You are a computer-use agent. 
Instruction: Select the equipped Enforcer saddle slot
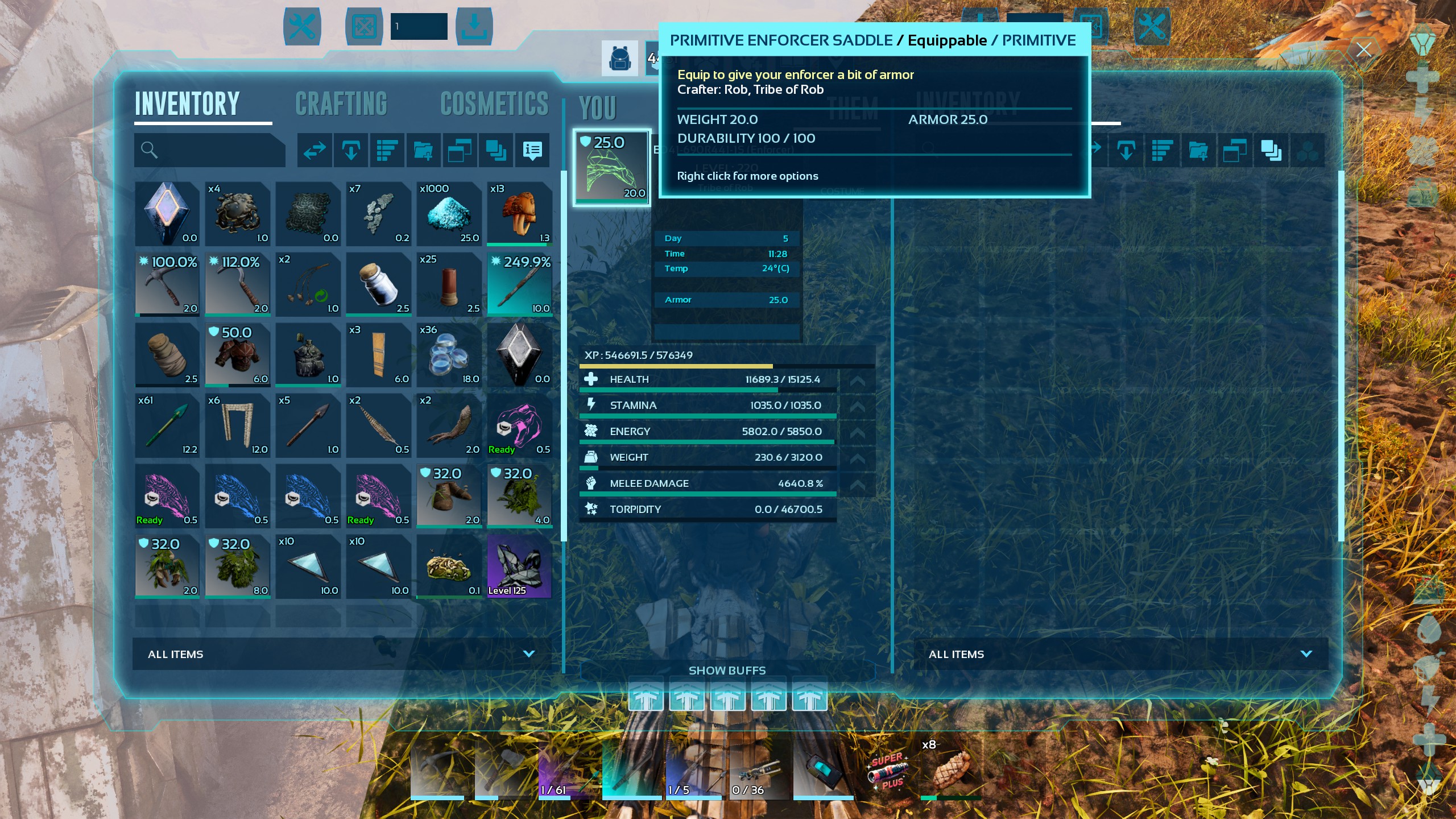coord(611,167)
